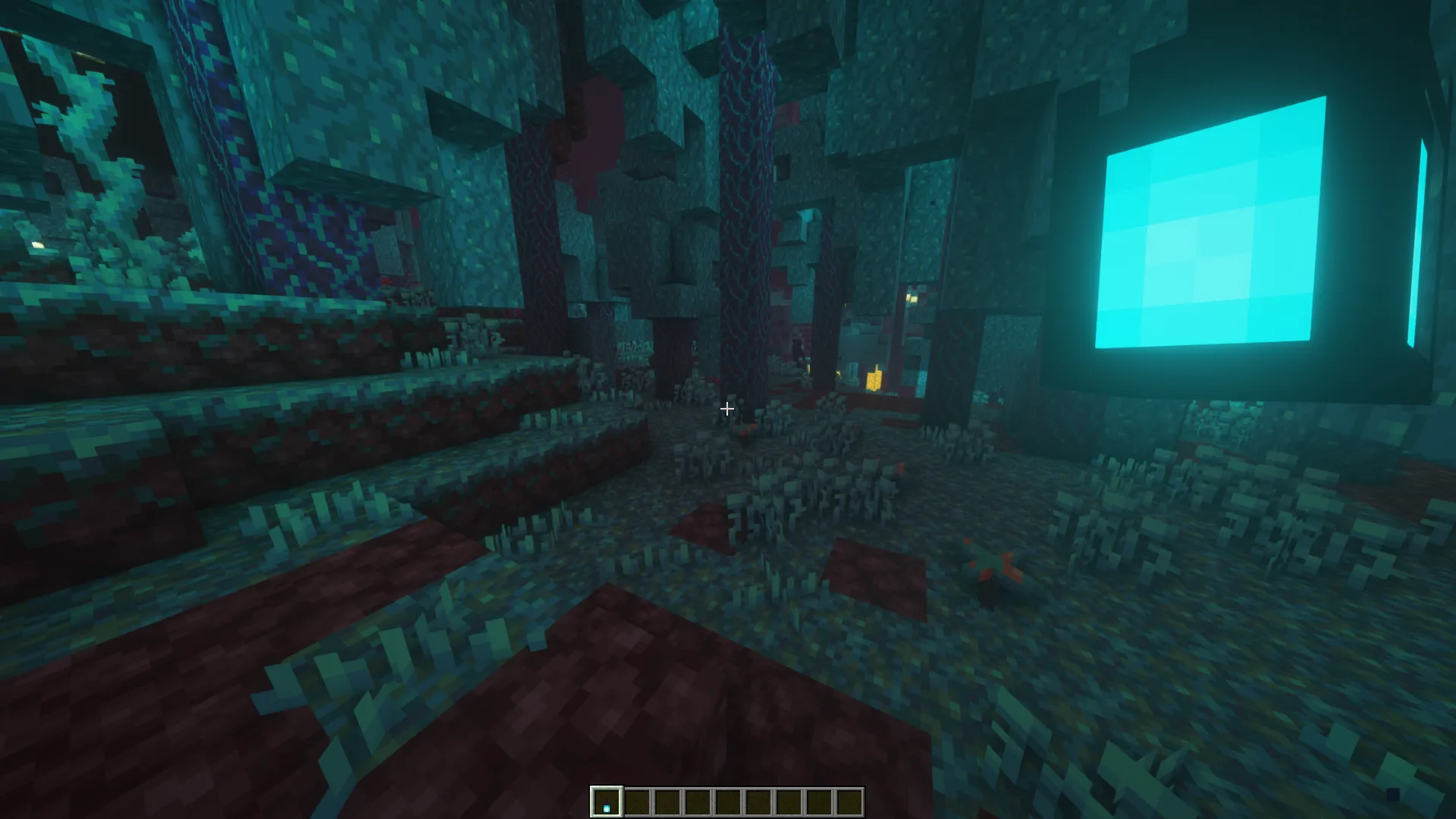This screenshot has width=1456, height=819.
Task: Click the crosshair at screen center
Action: point(726,409)
